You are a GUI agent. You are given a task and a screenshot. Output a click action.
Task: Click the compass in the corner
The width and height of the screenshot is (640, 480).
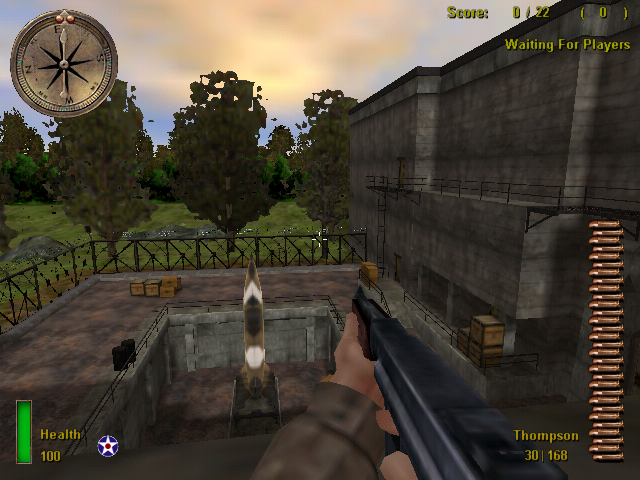63,62
